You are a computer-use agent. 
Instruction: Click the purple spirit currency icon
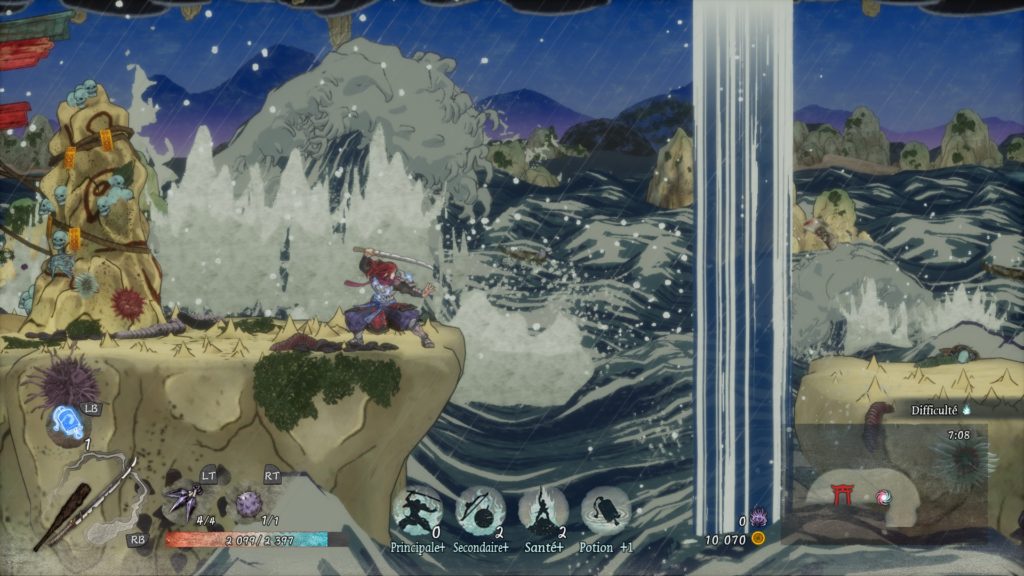(x=758, y=520)
